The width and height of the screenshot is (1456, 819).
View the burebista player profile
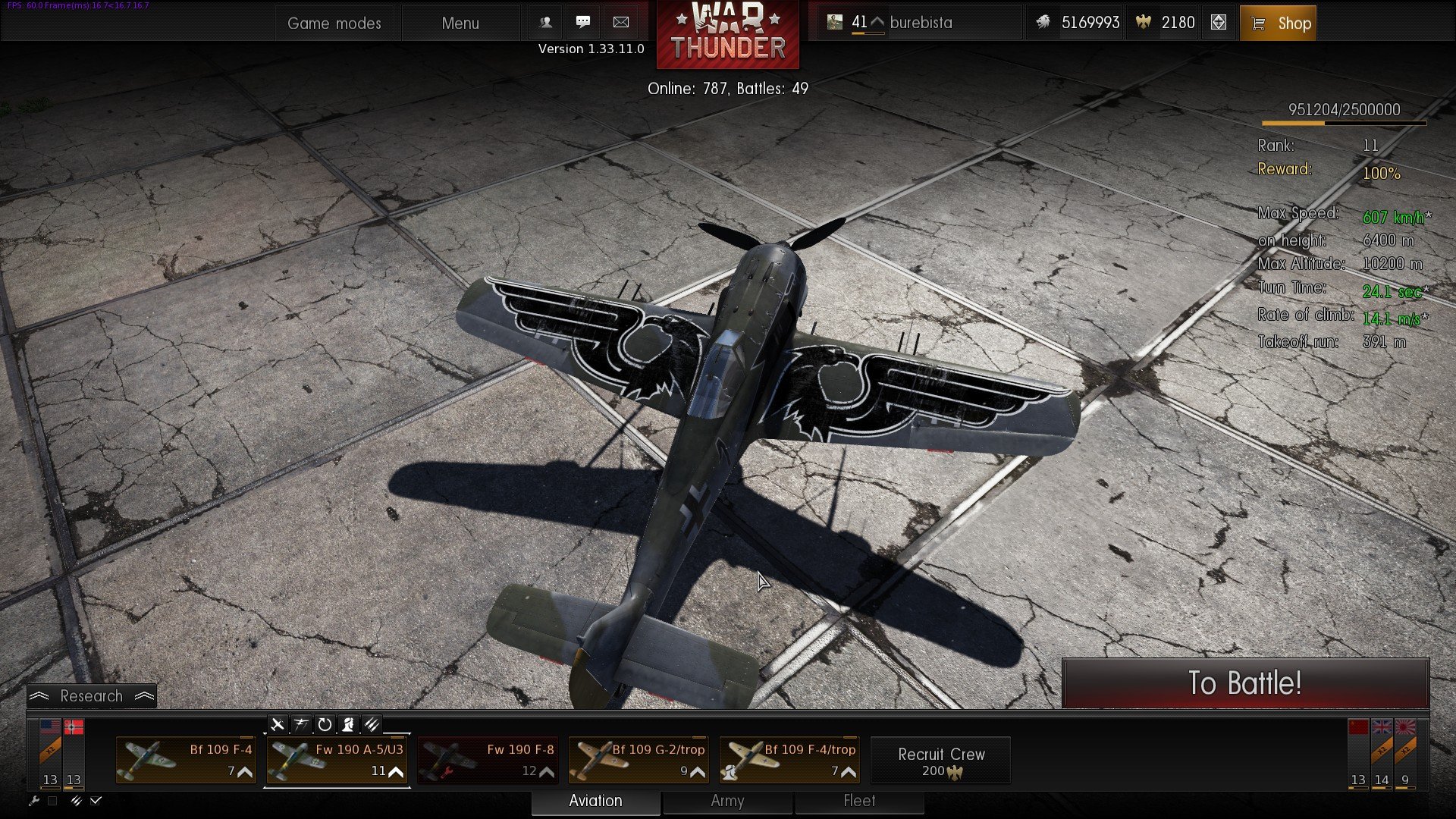pyautogui.click(x=921, y=23)
